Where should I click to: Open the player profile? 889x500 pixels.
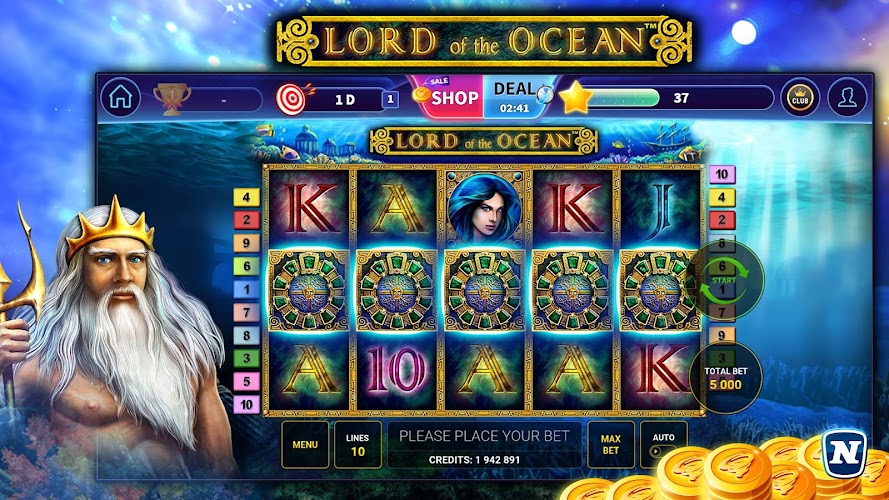pos(848,98)
